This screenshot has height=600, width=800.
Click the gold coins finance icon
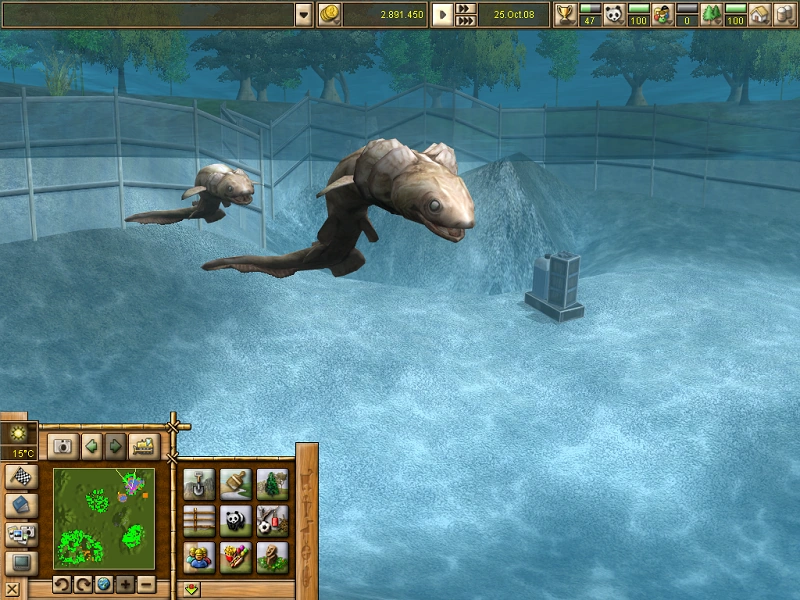[330, 14]
